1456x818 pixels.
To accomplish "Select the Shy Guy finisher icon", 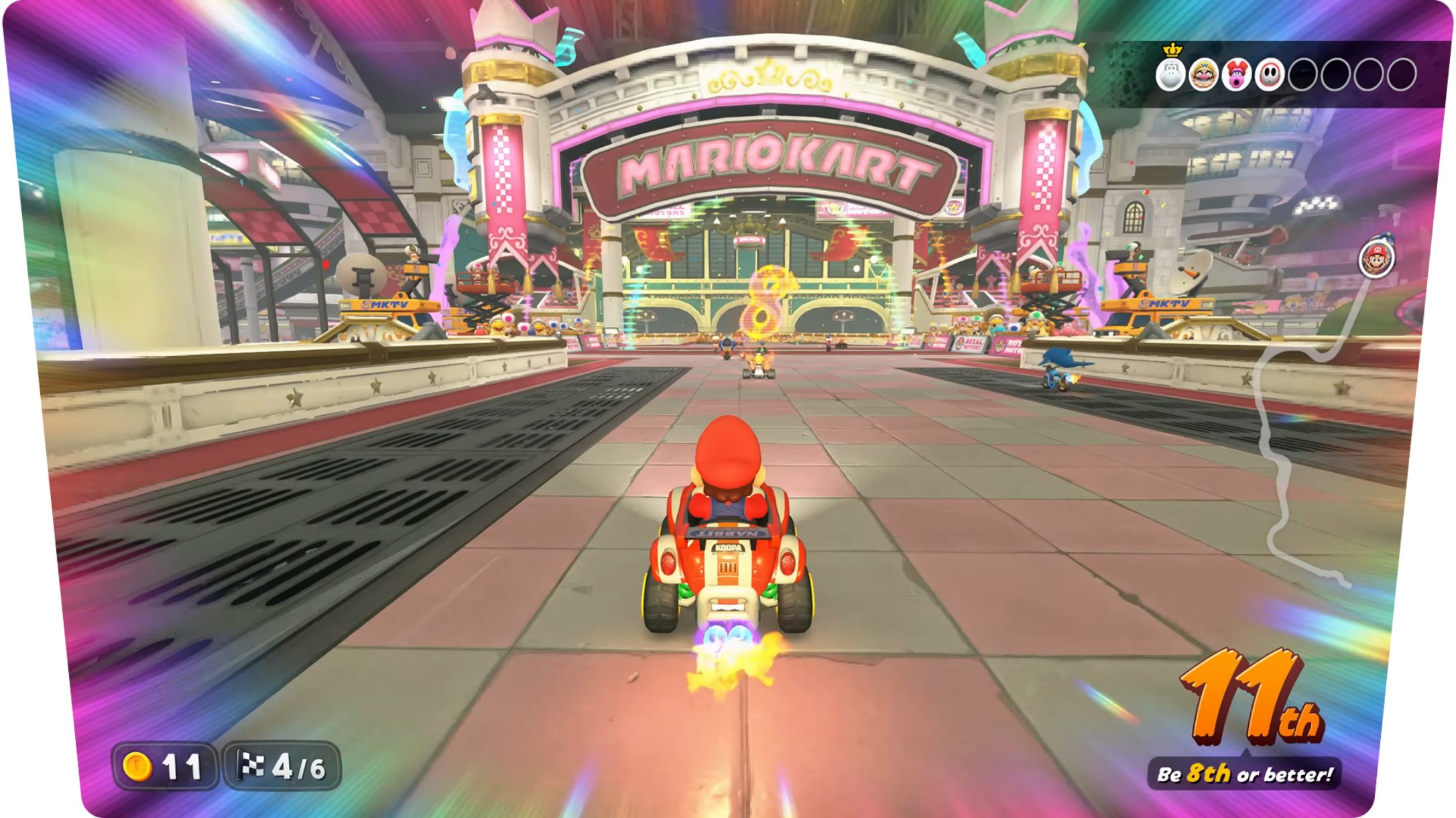I will pos(1270,74).
